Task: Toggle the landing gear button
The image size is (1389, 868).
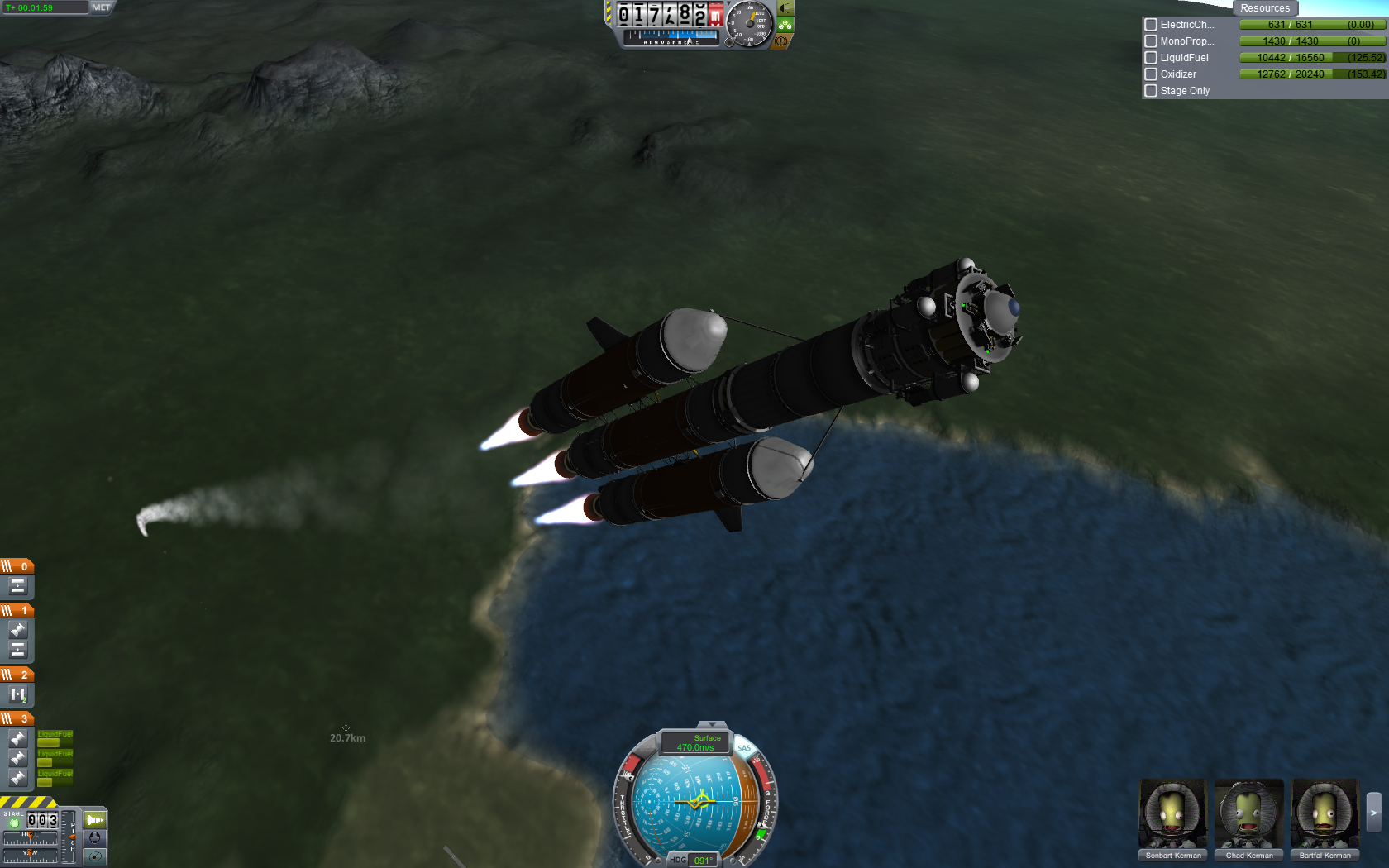Action: (785, 25)
